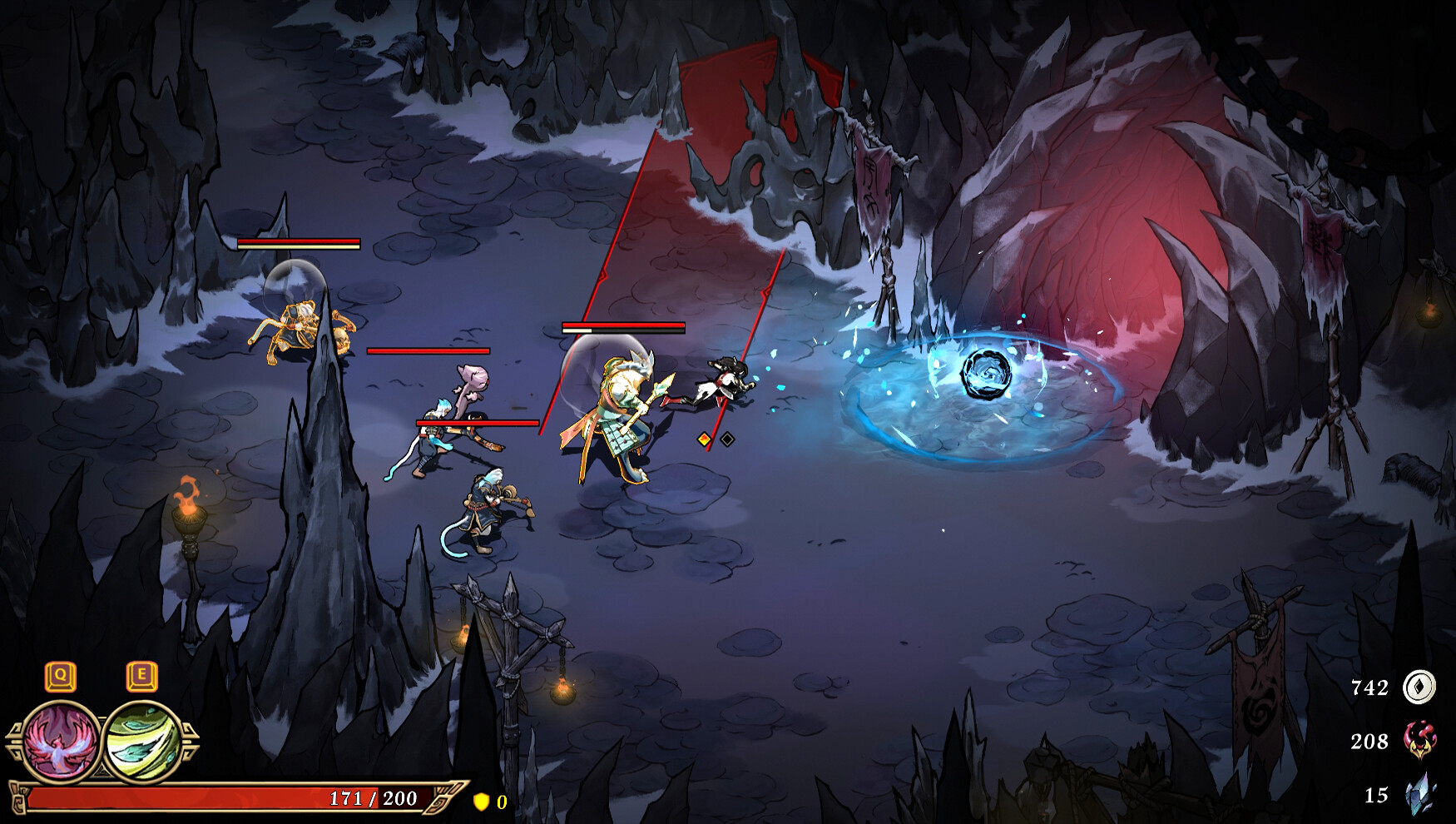Activate the green feather wind ability orb
The image size is (1456, 824).
pos(143,741)
